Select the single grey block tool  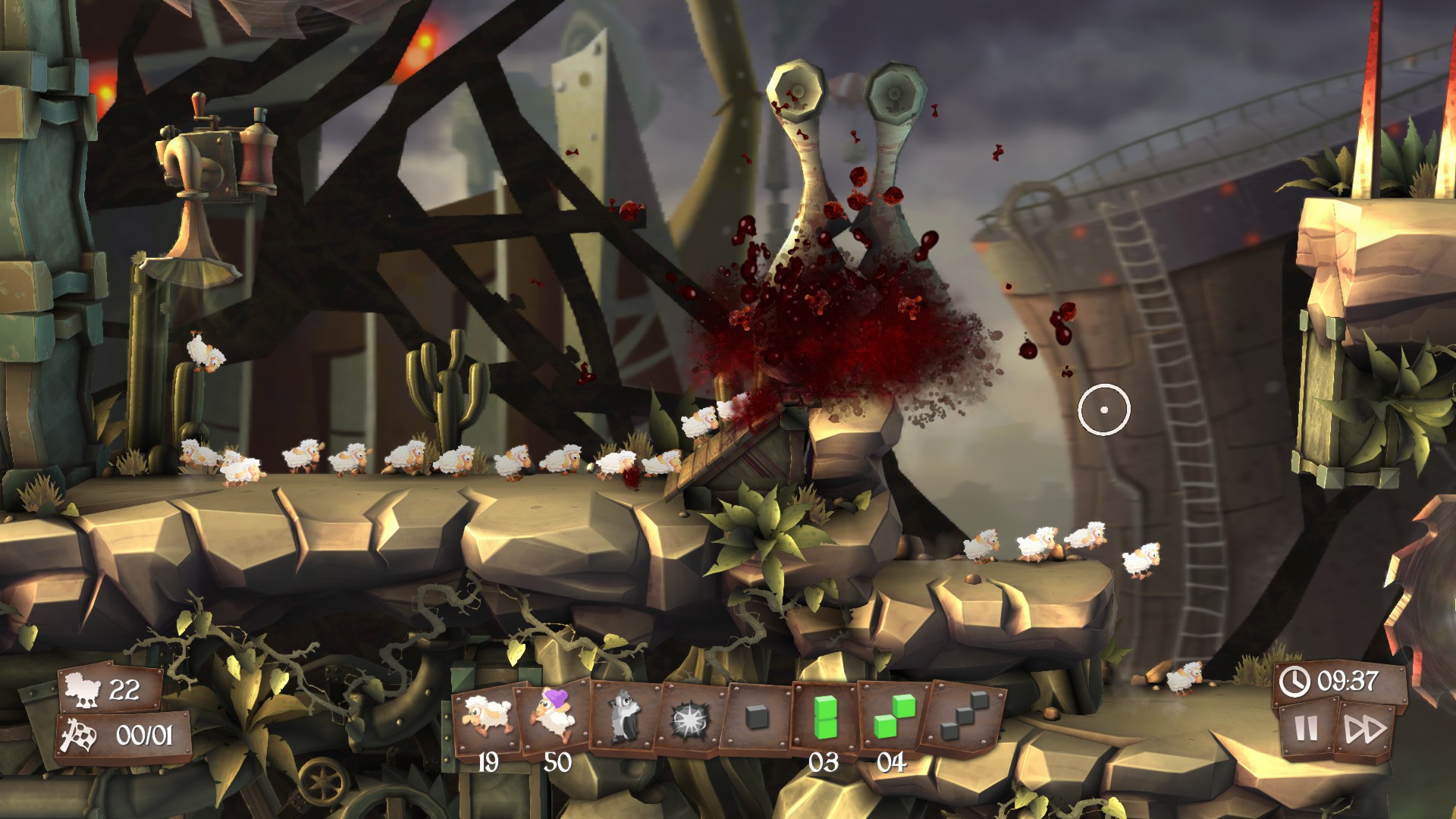(758, 717)
